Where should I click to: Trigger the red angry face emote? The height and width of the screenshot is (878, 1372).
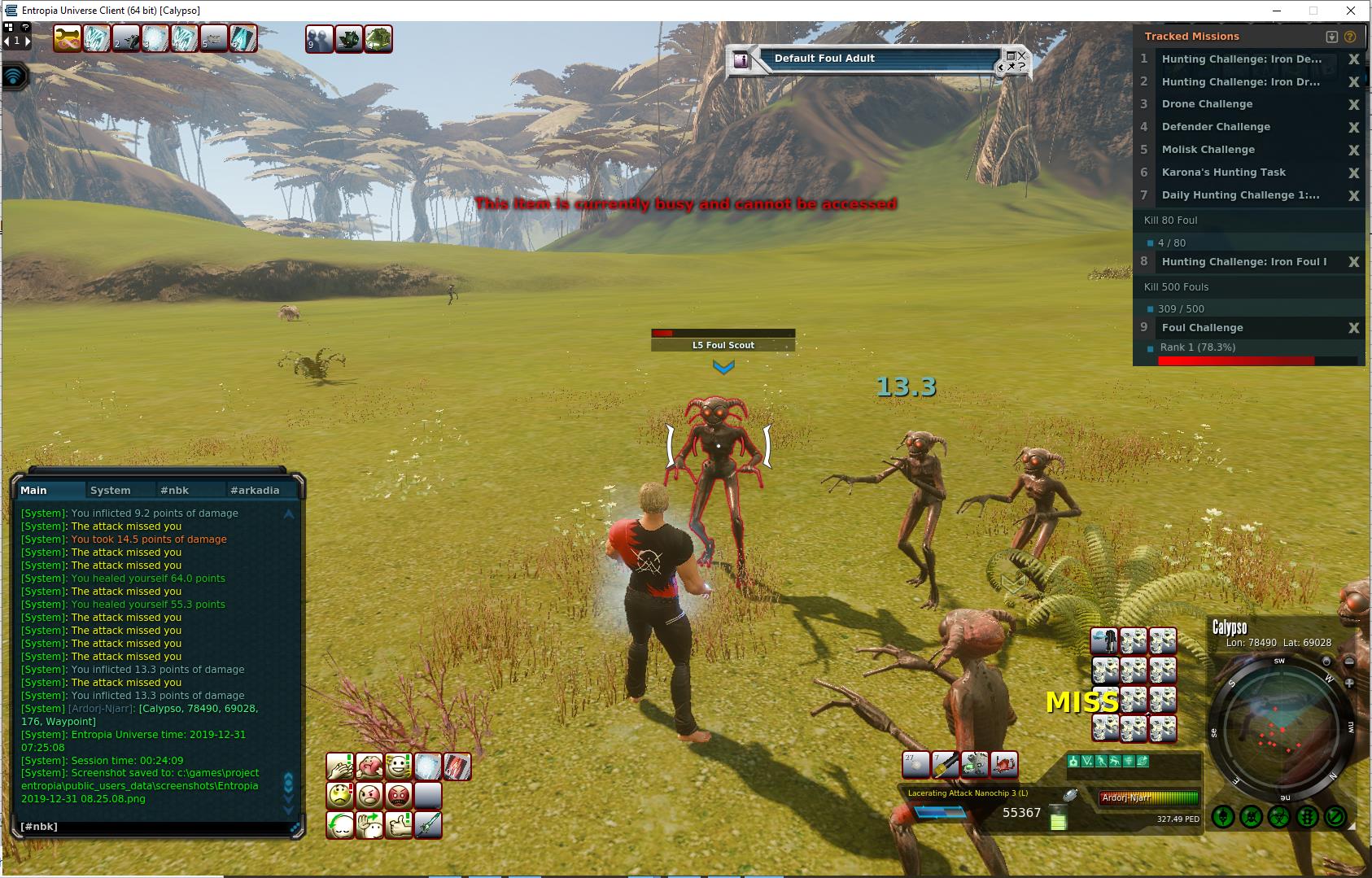coord(399,795)
